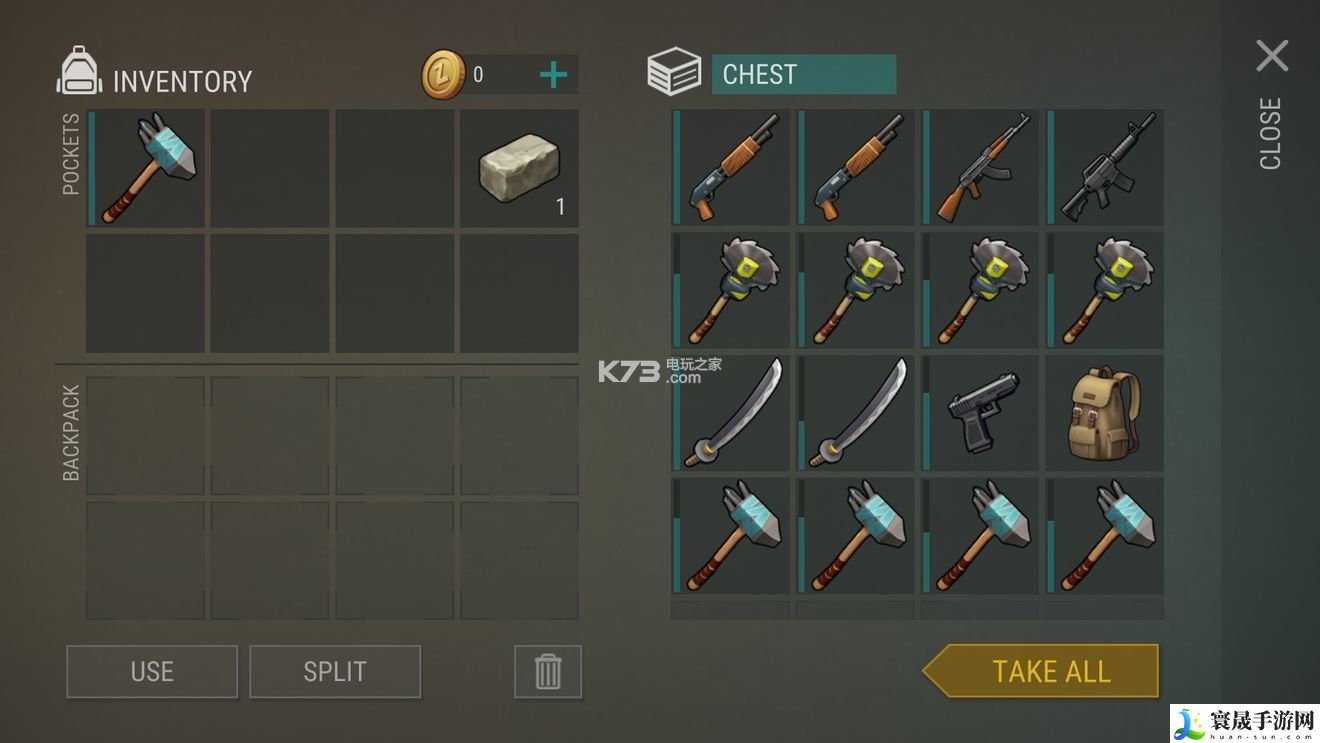Screen dimensions: 1320x743
Task: Take the tan backpack from the chest
Action: (x=1105, y=413)
